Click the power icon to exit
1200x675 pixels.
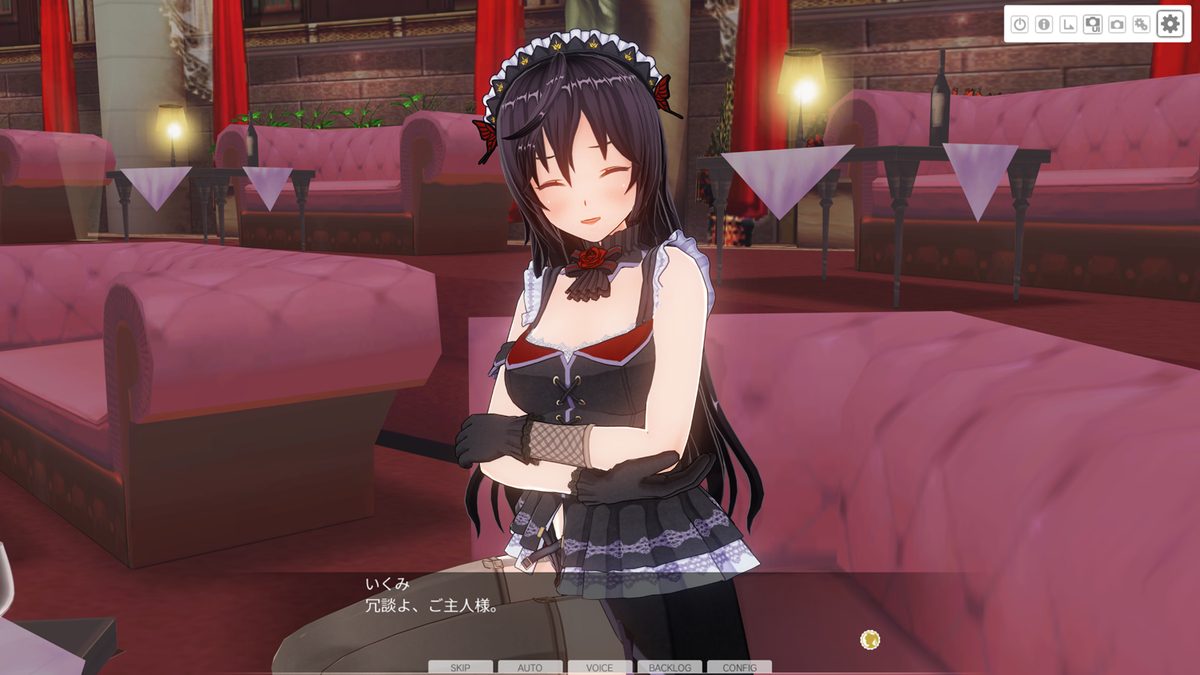pos(1020,24)
